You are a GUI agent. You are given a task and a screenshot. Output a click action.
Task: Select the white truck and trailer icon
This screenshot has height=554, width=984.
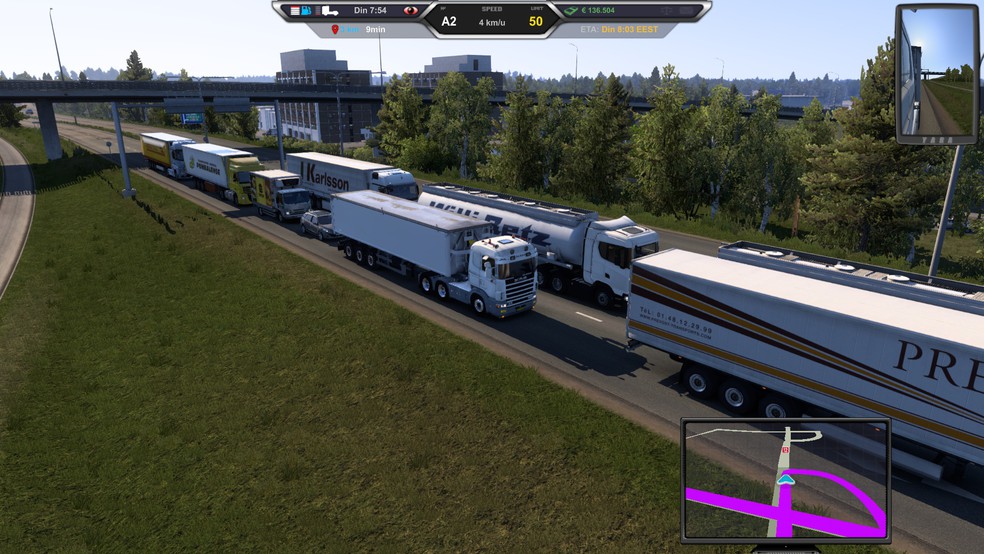328,11
